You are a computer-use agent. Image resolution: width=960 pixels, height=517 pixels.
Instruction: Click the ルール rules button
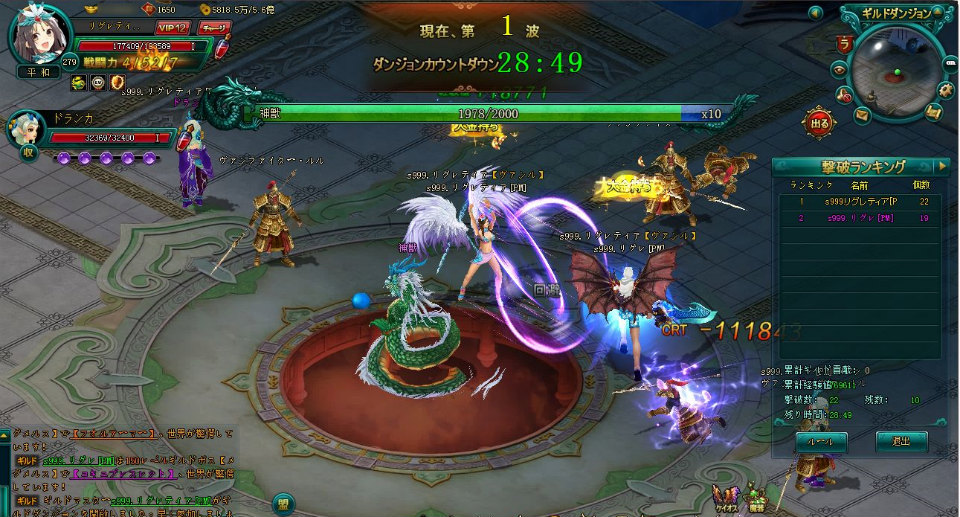pos(821,440)
